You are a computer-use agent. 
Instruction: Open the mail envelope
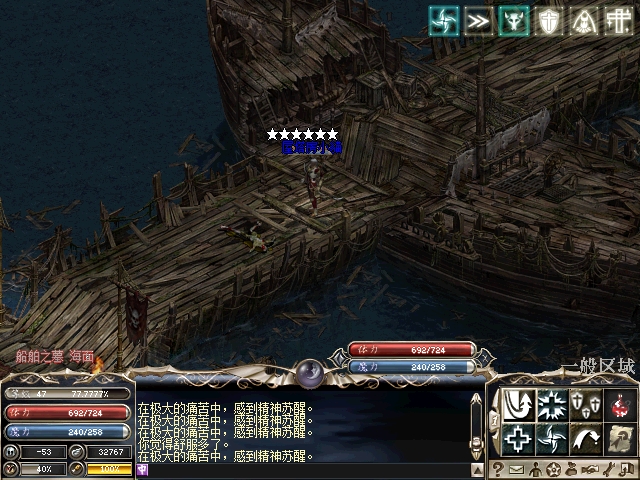coord(516,470)
